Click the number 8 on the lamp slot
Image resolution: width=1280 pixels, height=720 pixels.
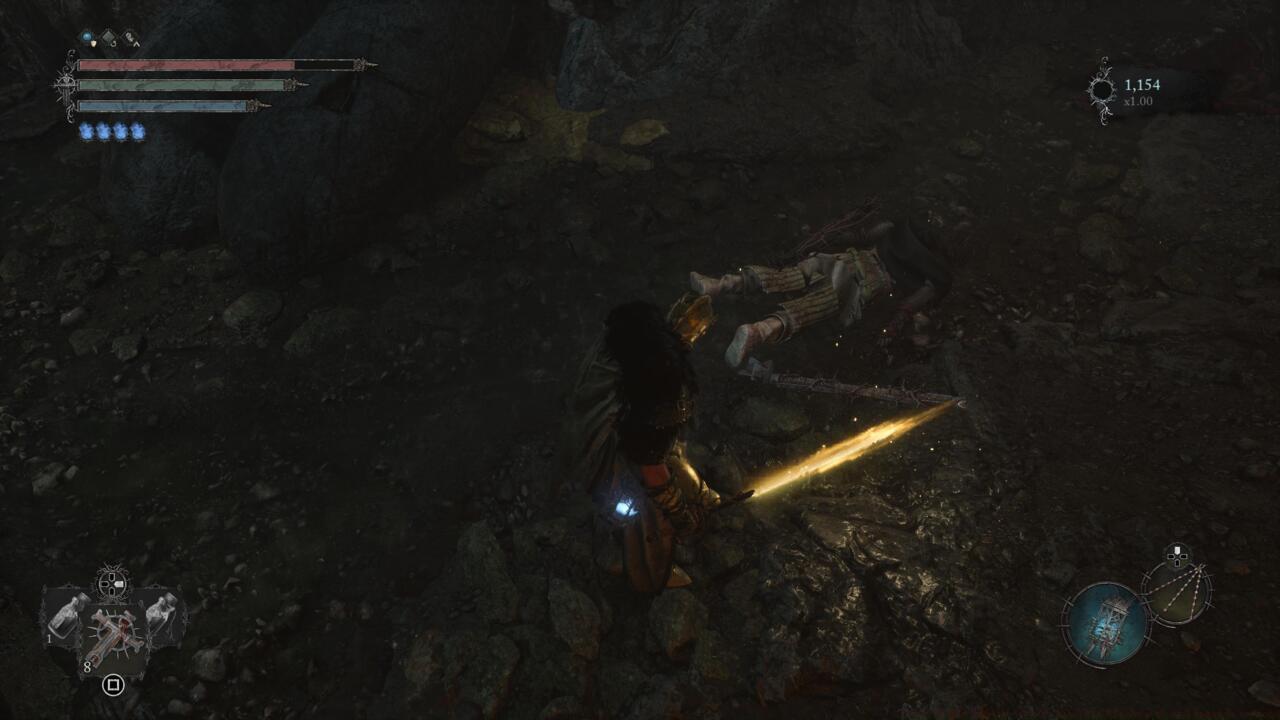point(87,666)
